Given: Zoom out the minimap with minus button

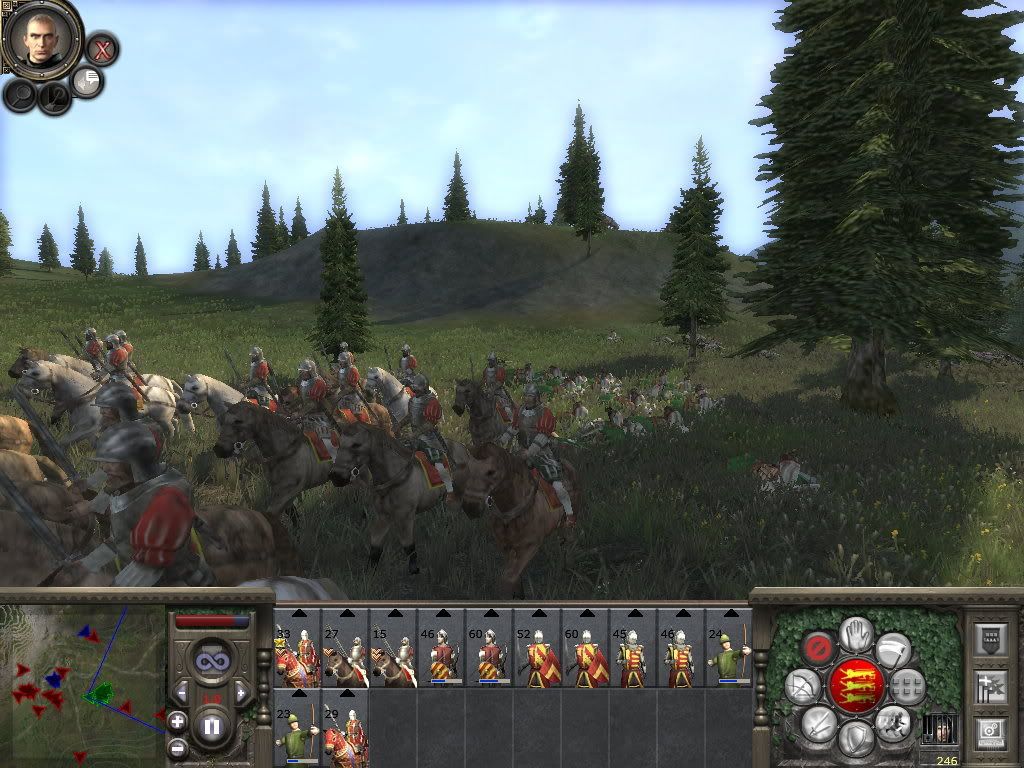Looking at the screenshot, I should [x=177, y=746].
